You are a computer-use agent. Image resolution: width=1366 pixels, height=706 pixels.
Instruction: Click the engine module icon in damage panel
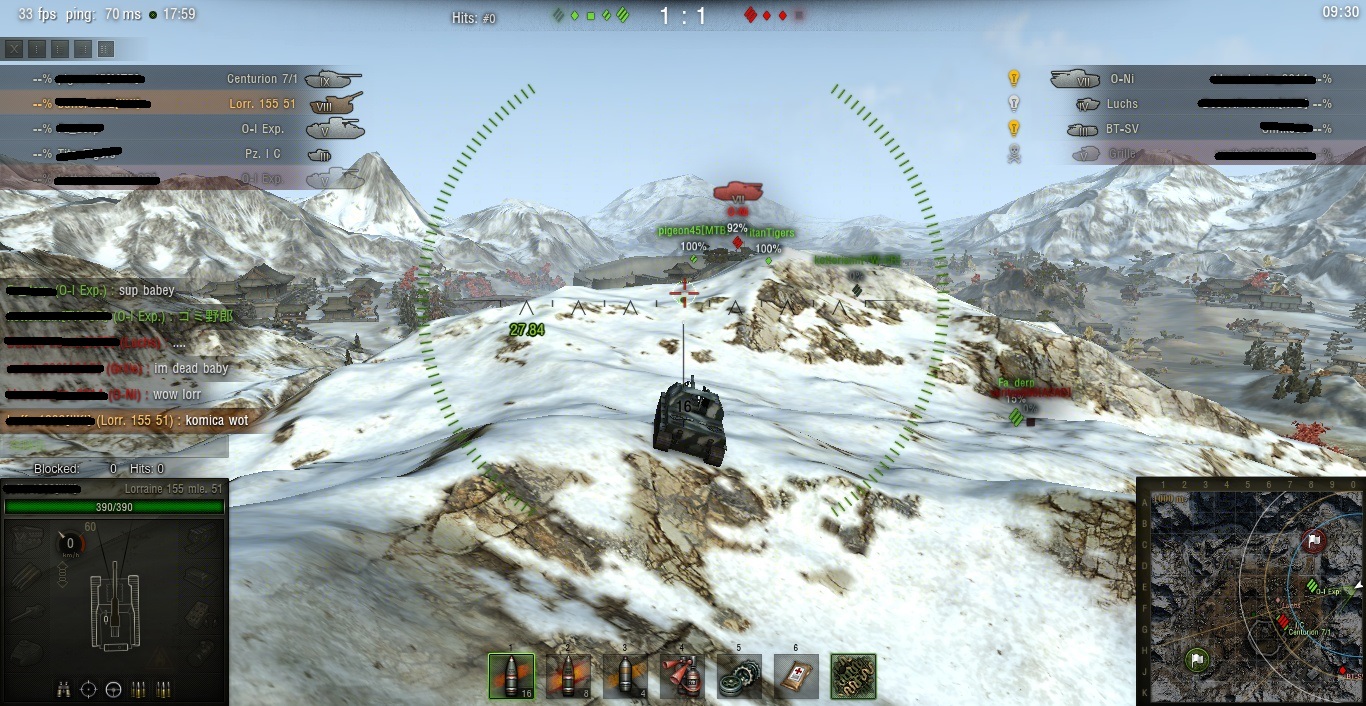click(x=28, y=538)
